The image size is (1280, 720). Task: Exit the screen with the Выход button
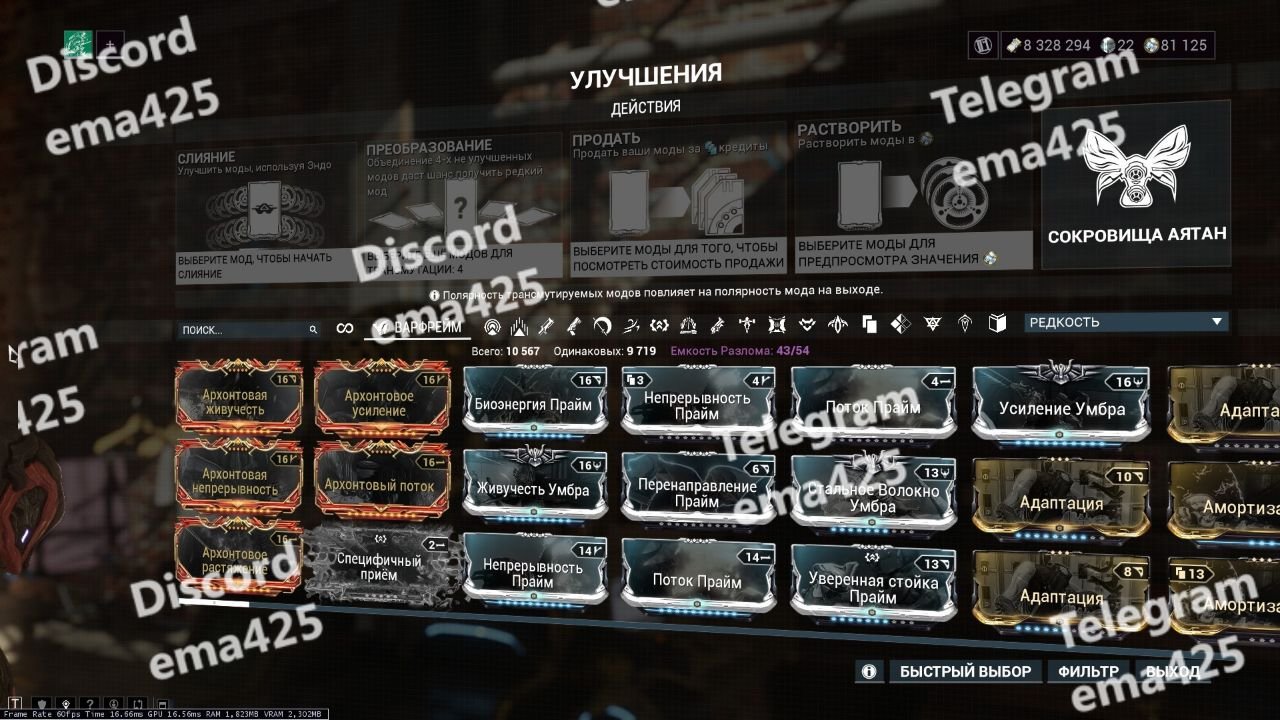pyautogui.click(x=1172, y=671)
